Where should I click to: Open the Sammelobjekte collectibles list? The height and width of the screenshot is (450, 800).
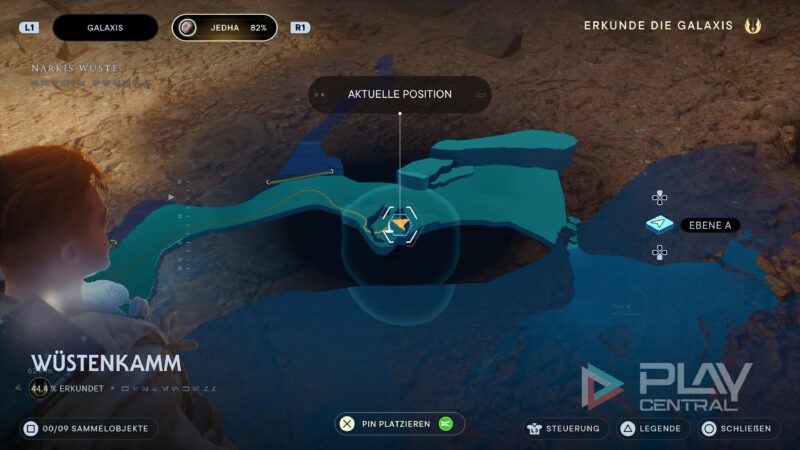click(88, 429)
